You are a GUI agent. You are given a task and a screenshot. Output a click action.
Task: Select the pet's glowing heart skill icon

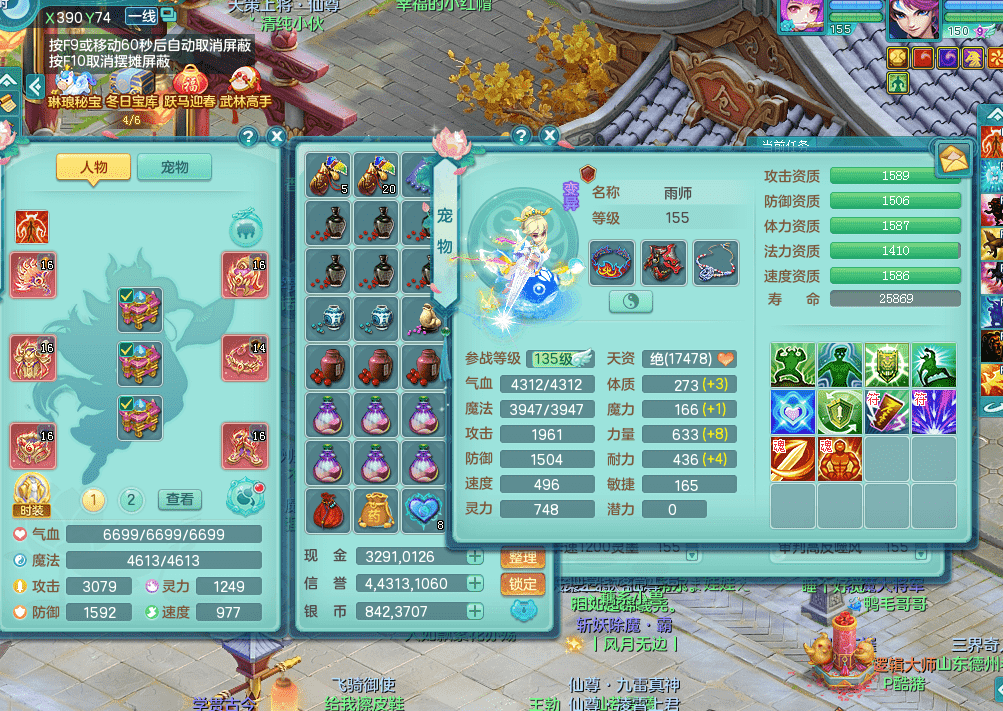(x=792, y=412)
